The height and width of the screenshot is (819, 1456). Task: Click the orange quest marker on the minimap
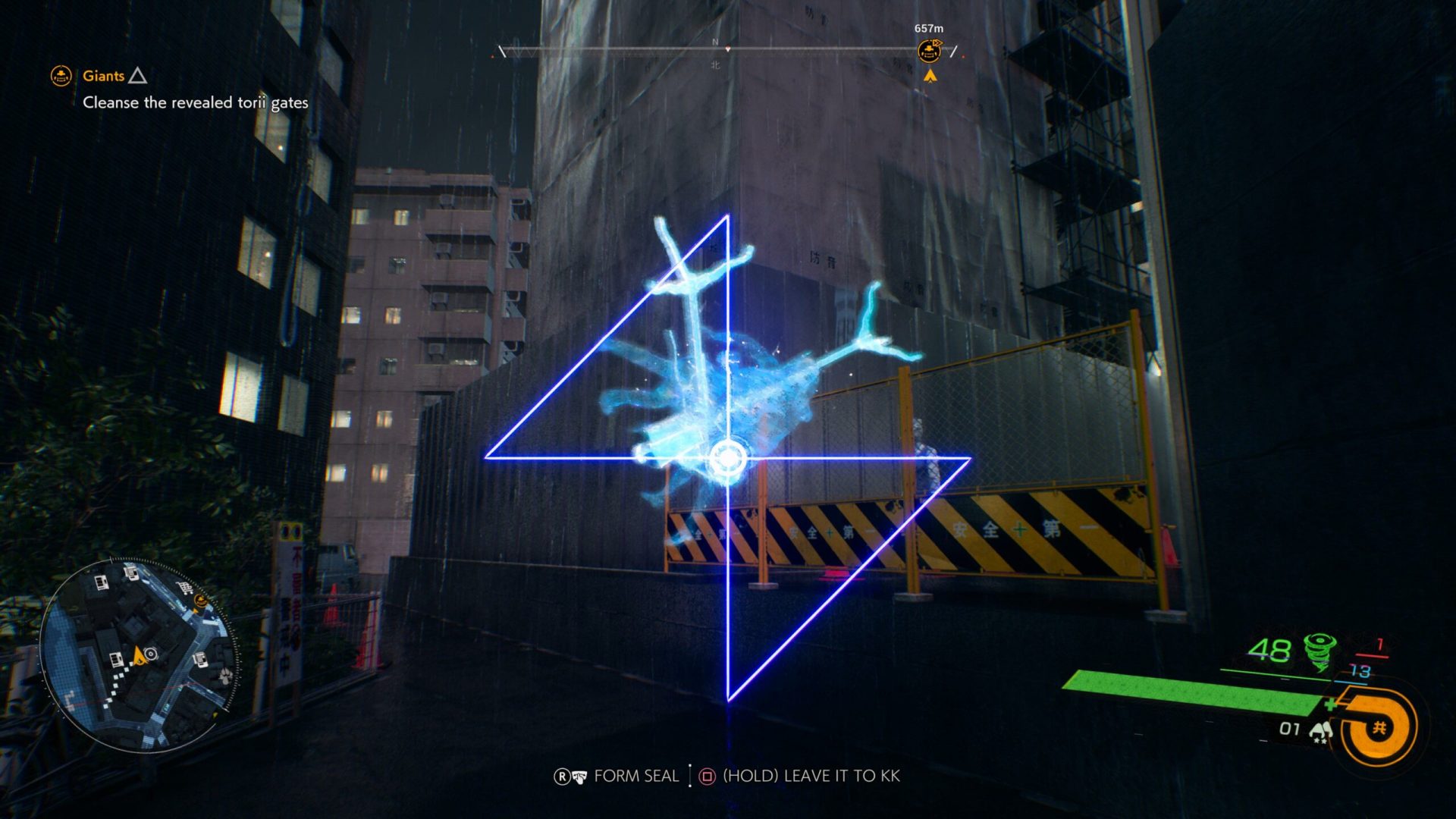(200, 601)
